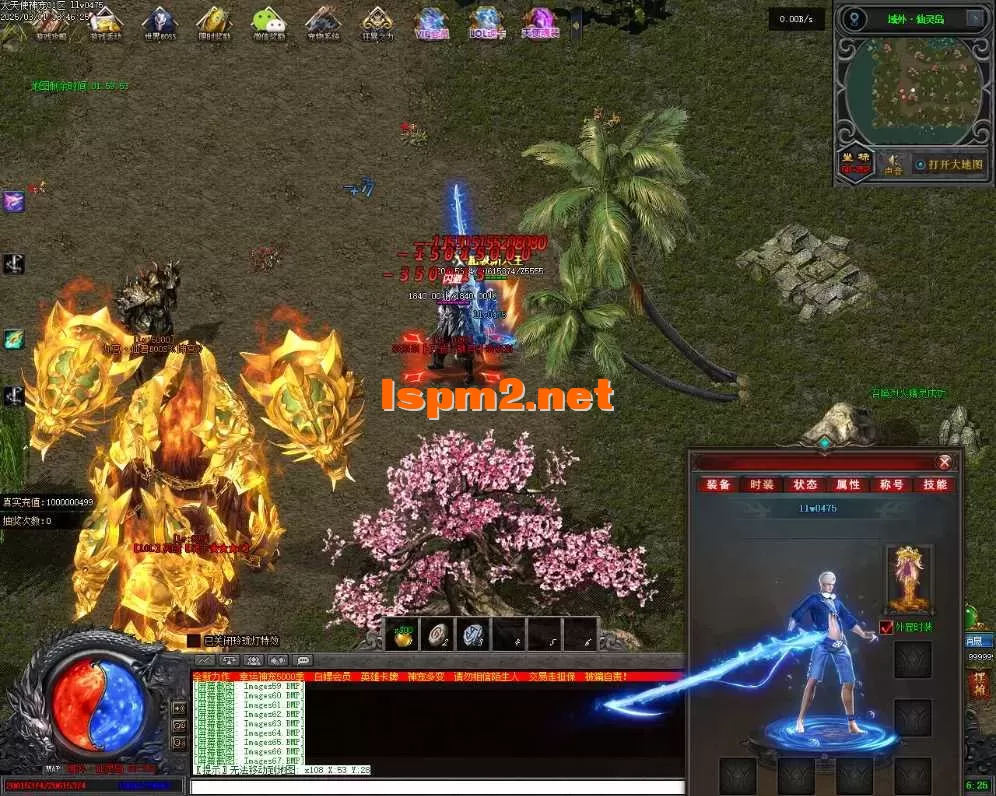
Task: Switch to the 称号 tab
Action: [x=892, y=485]
